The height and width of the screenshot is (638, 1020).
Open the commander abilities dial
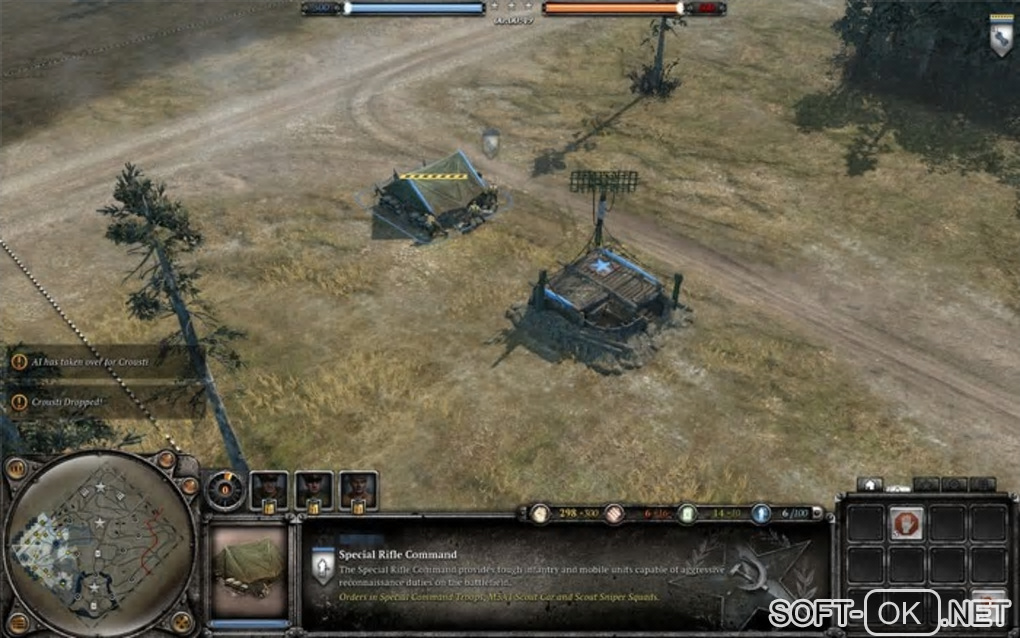(x=224, y=490)
